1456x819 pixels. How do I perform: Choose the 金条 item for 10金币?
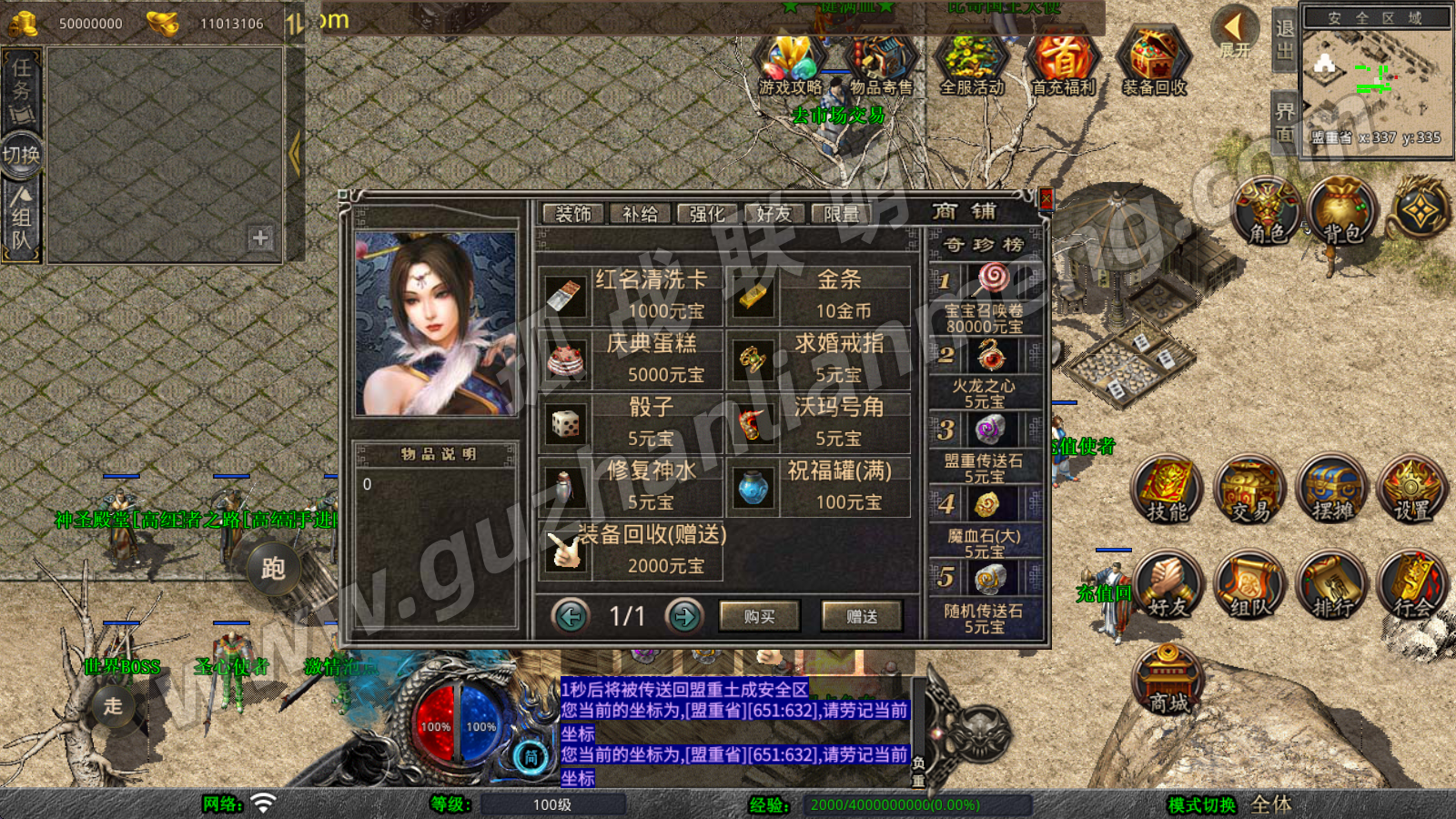(x=819, y=296)
